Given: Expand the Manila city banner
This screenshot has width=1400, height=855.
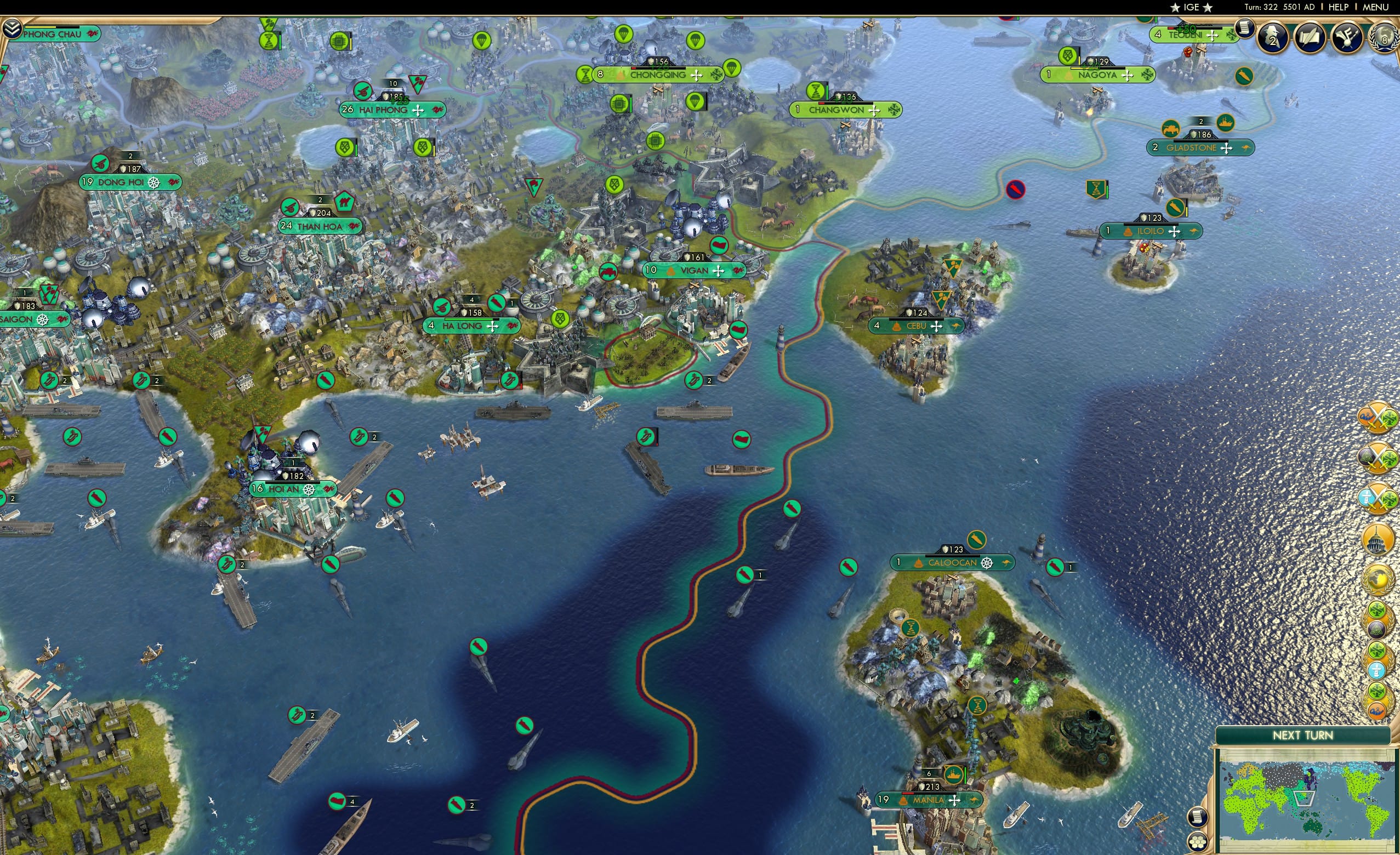Looking at the screenshot, I should [929, 800].
